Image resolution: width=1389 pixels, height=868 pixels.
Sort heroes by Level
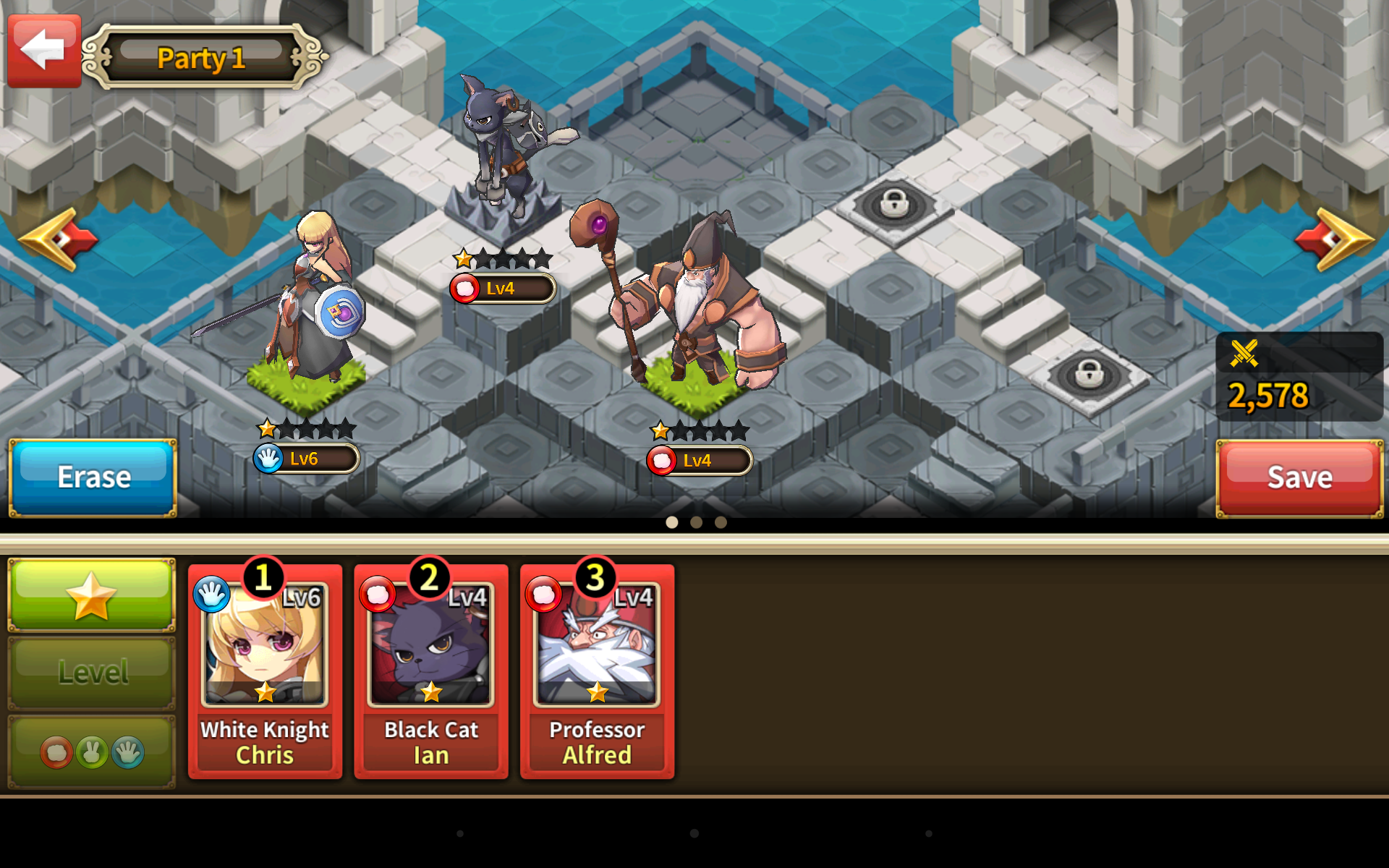click(x=92, y=673)
